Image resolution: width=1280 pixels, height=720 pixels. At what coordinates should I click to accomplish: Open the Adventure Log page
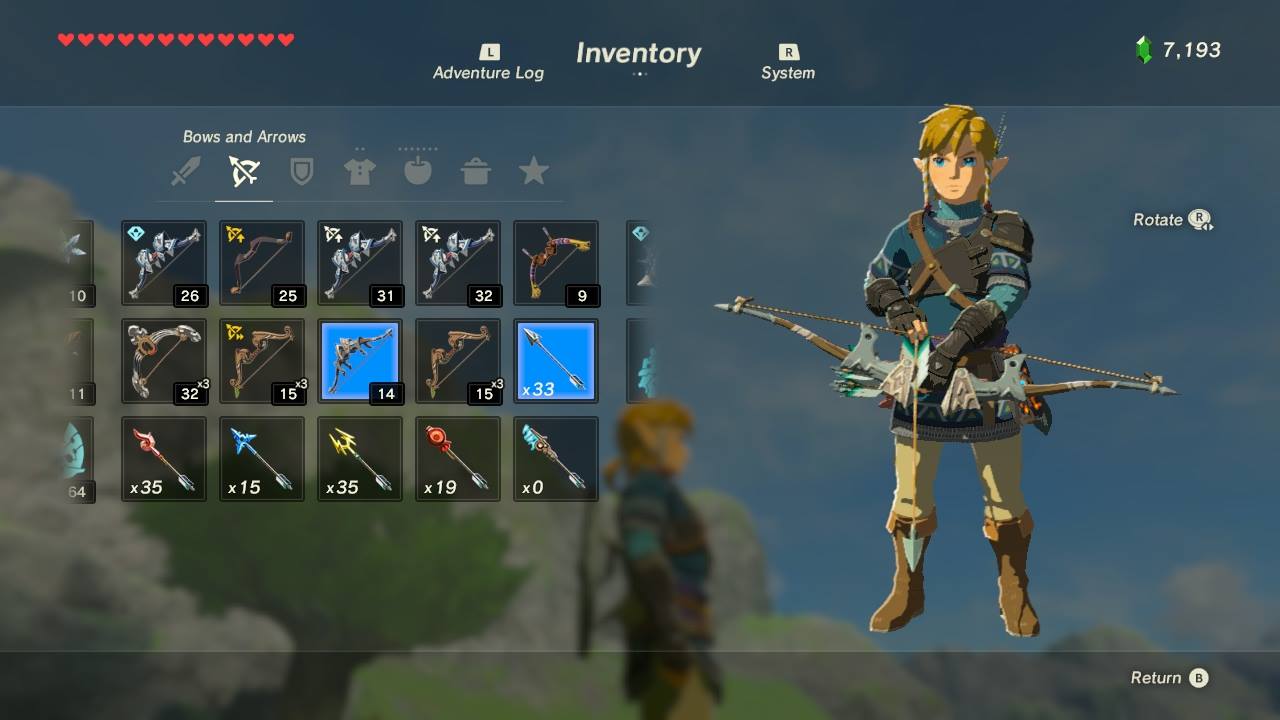coord(488,63)
